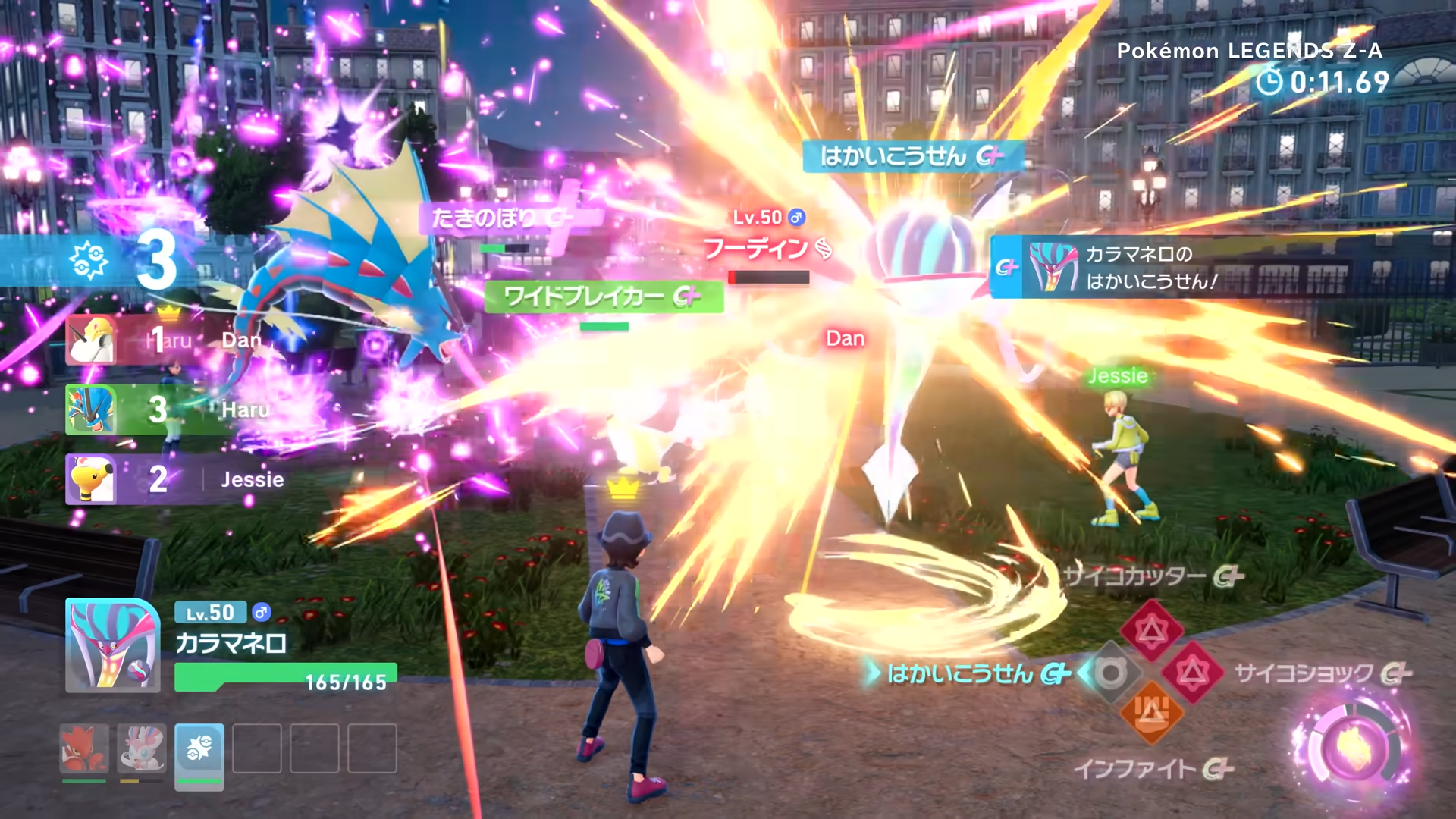Click the カラマネロ active Pokémon portrait
1456x819 pixels.
click(x=112, y=645)
